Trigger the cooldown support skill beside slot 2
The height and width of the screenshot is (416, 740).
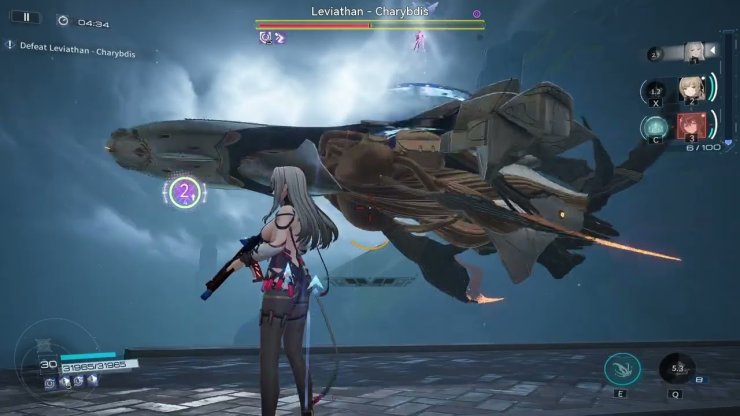point(654,92)
